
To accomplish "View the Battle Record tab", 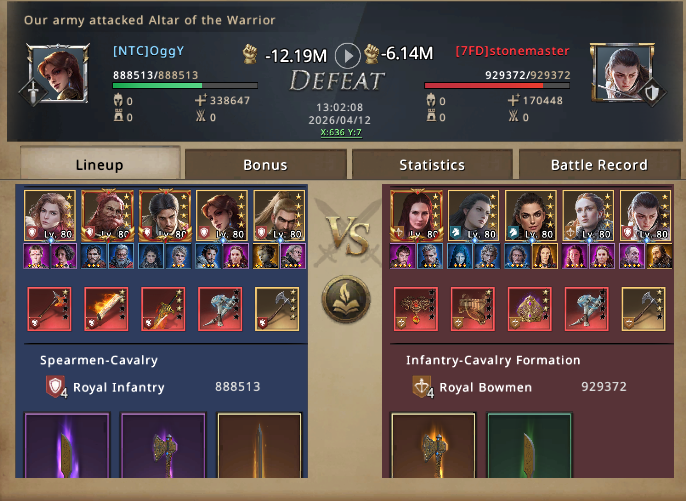I will click(597, 164).
